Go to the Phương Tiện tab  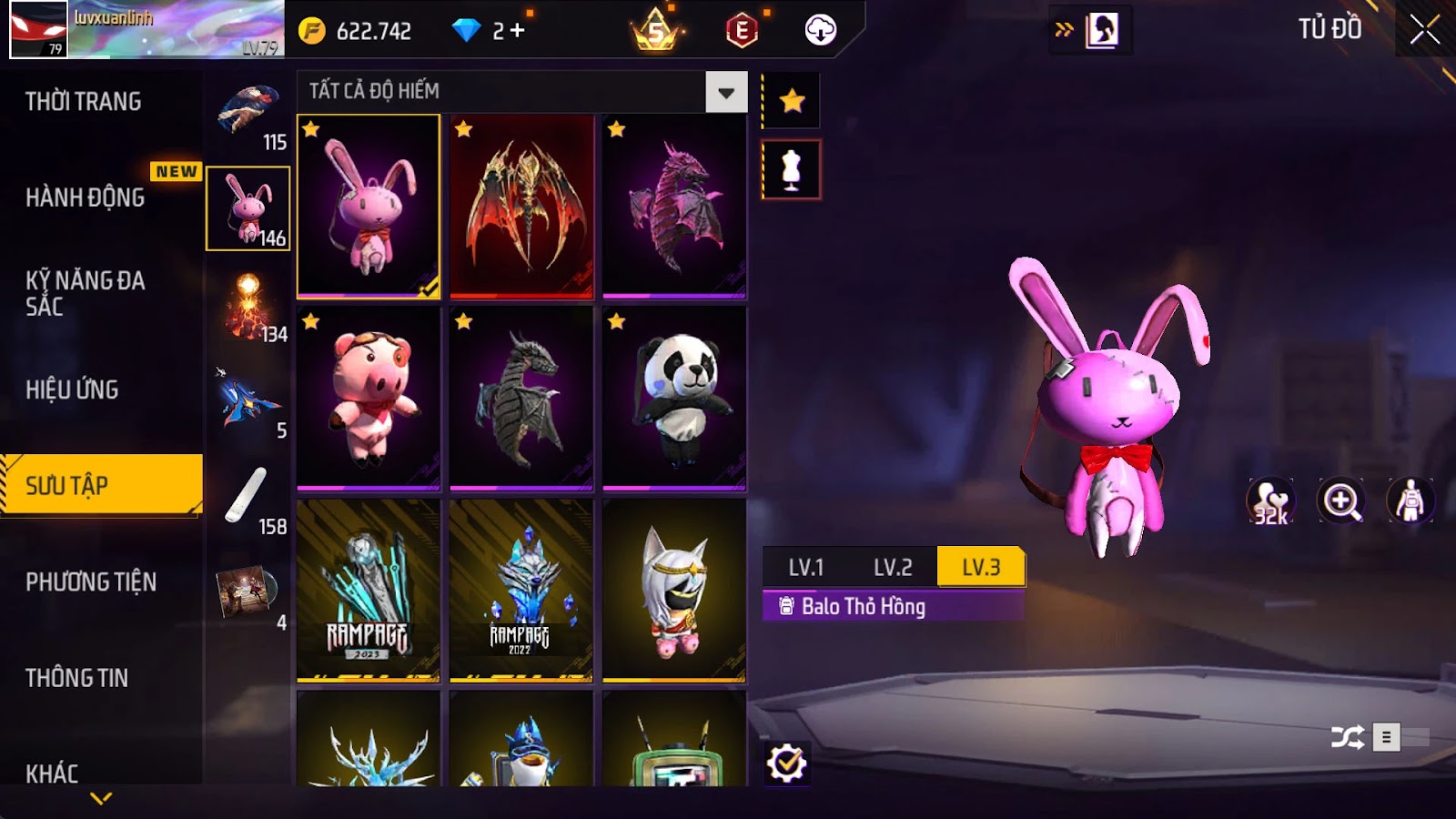click(91, 581)
